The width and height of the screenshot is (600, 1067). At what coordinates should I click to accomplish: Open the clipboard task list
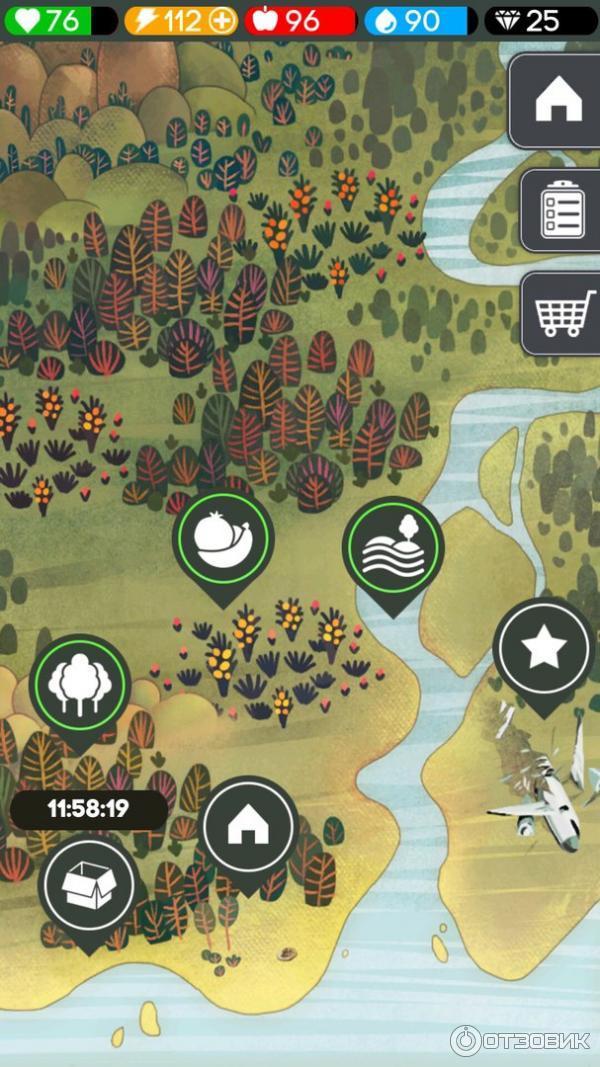click(561, 210)
